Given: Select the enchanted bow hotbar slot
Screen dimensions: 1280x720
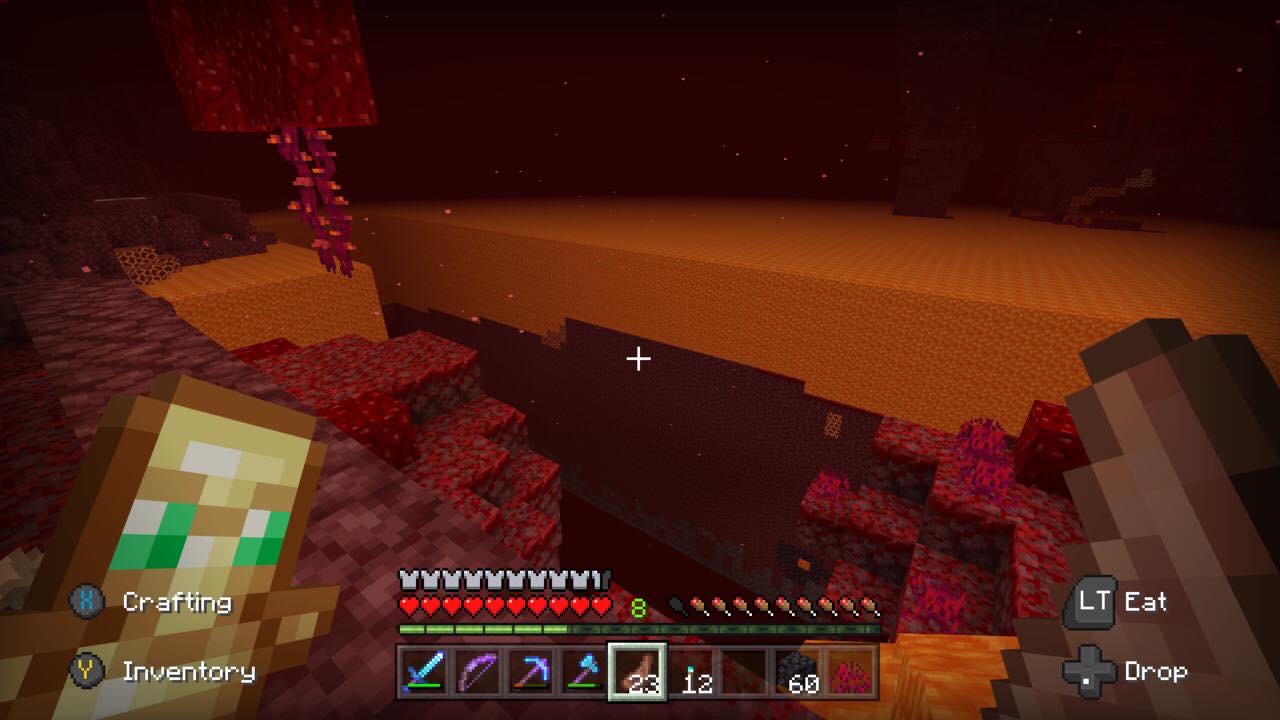Looking at the screenshot, I should [476, 670].
